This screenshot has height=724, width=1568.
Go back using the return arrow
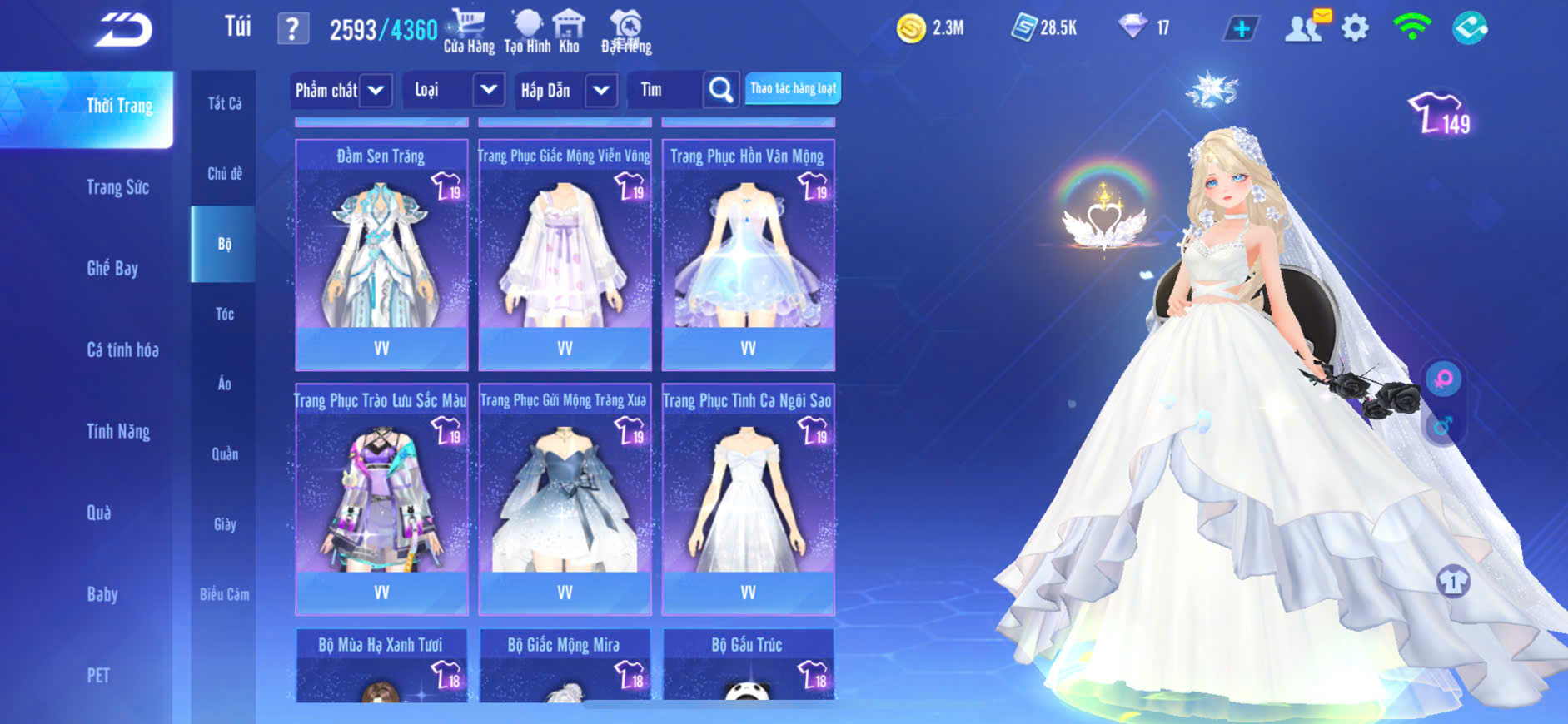tap(123, 30)
